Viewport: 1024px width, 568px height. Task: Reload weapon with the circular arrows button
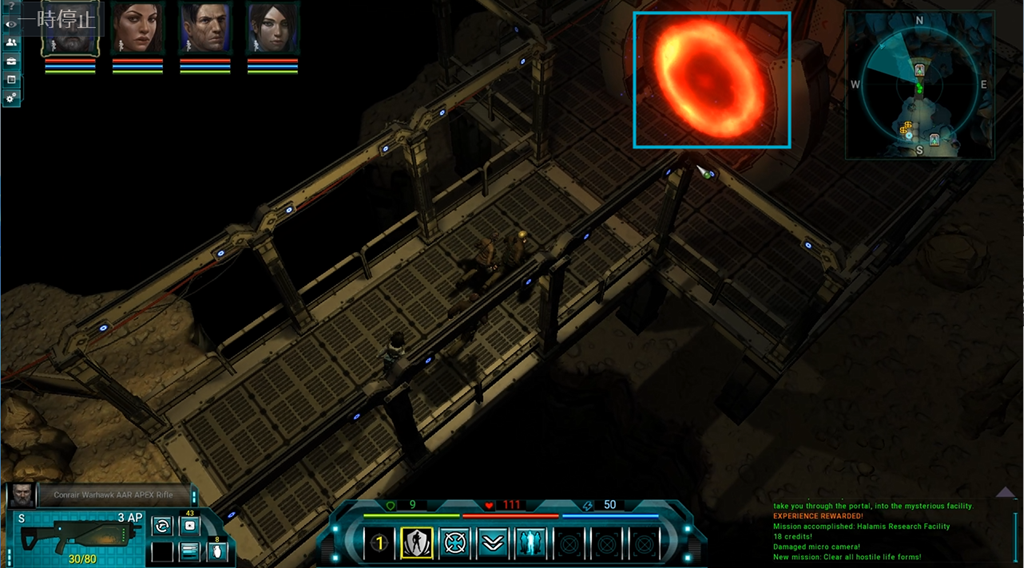(x=162, y=526)
